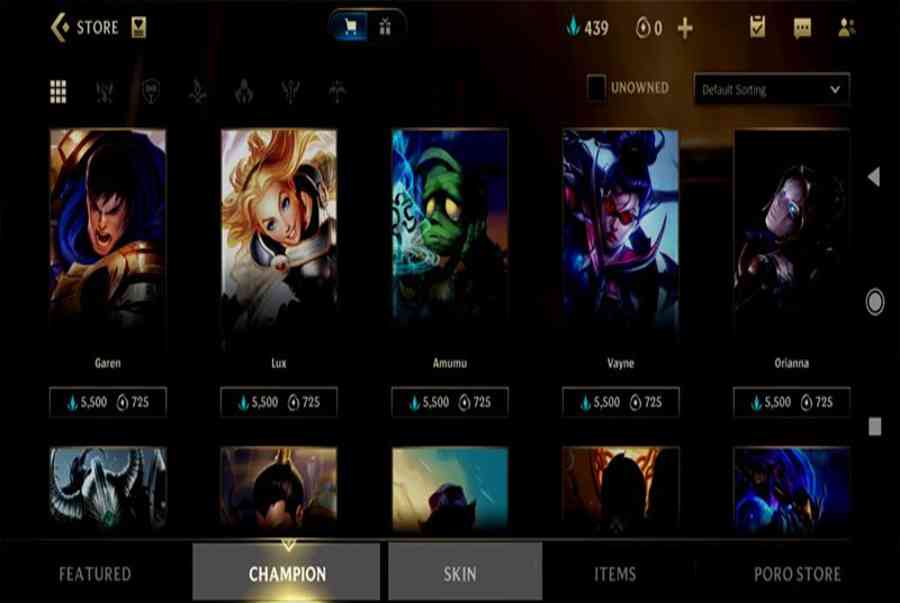The width and height of the screenshot is (900, 603).
Task: Open the missions checklist icon
Action: tap(758, 27)
